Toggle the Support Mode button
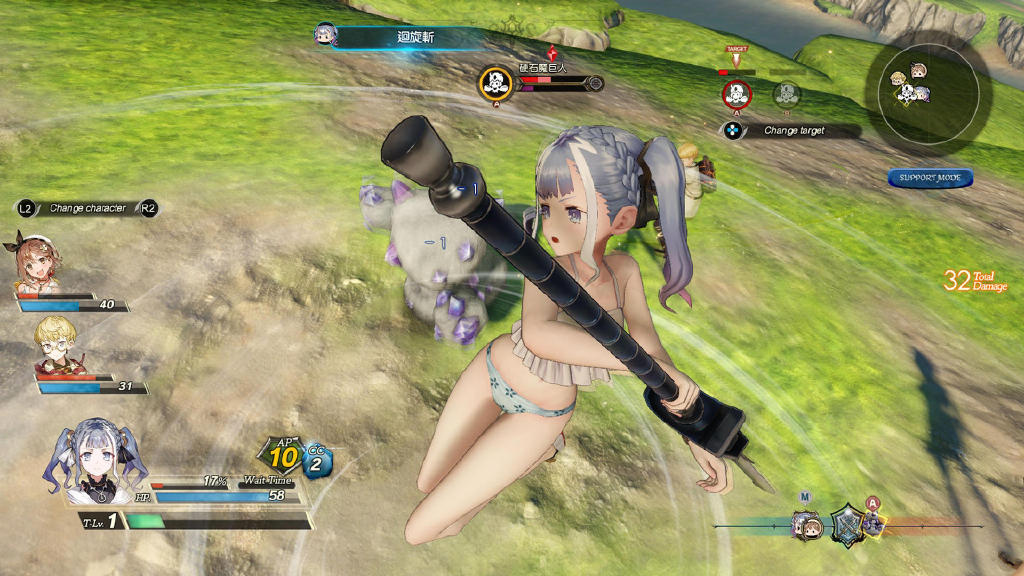The height and width of the screenshot is (576, 1024). pos(930,178)
